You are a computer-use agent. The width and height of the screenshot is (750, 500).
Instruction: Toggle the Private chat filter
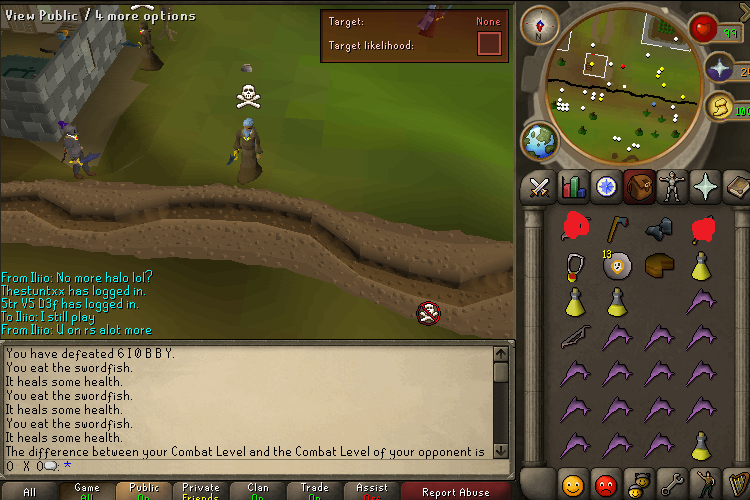pos(200,492)
